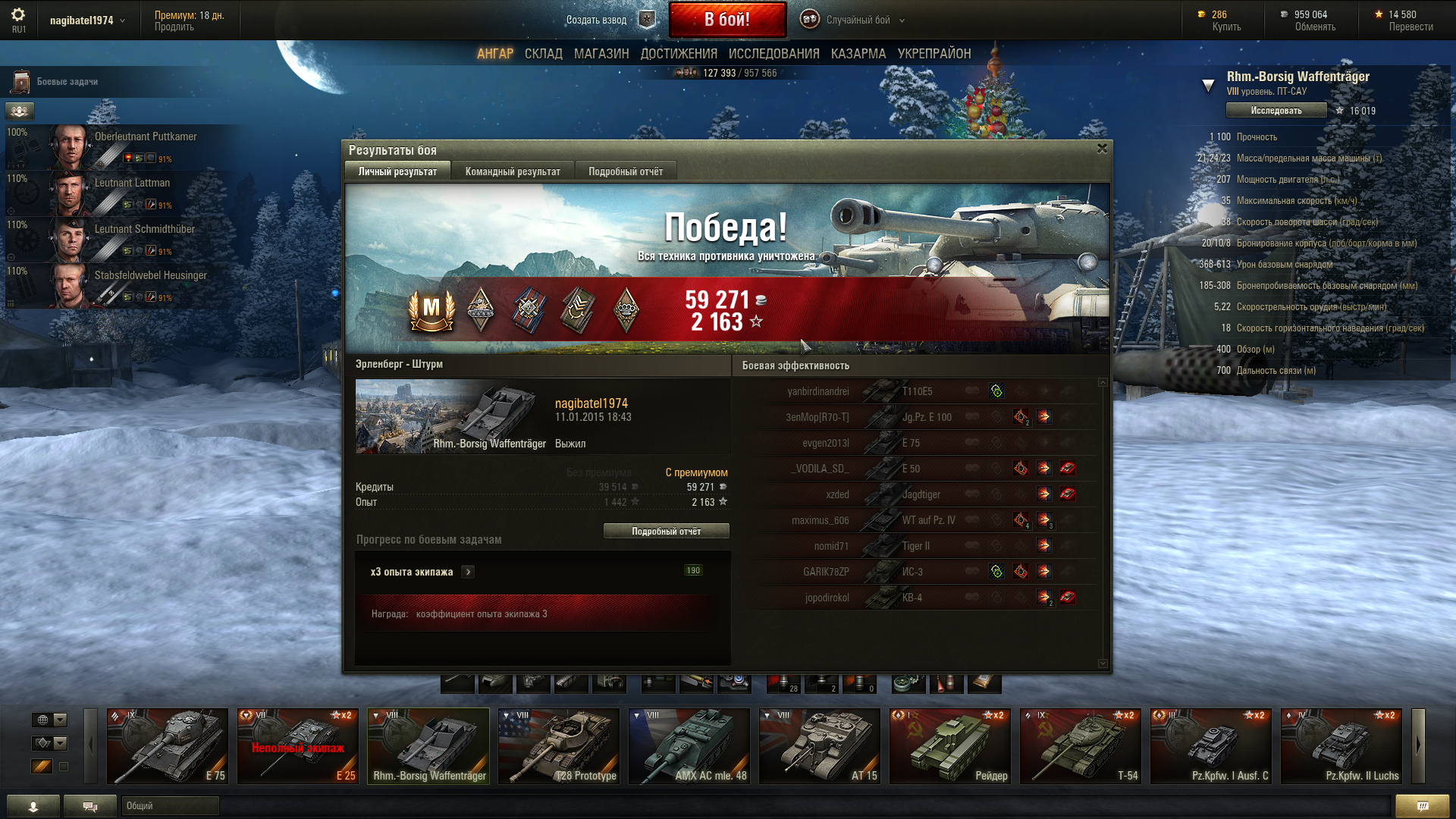This screenshot has width=1456, height=819.
Task: Click the Исследовать button for Waffenträger
Action: [1276, 111]
